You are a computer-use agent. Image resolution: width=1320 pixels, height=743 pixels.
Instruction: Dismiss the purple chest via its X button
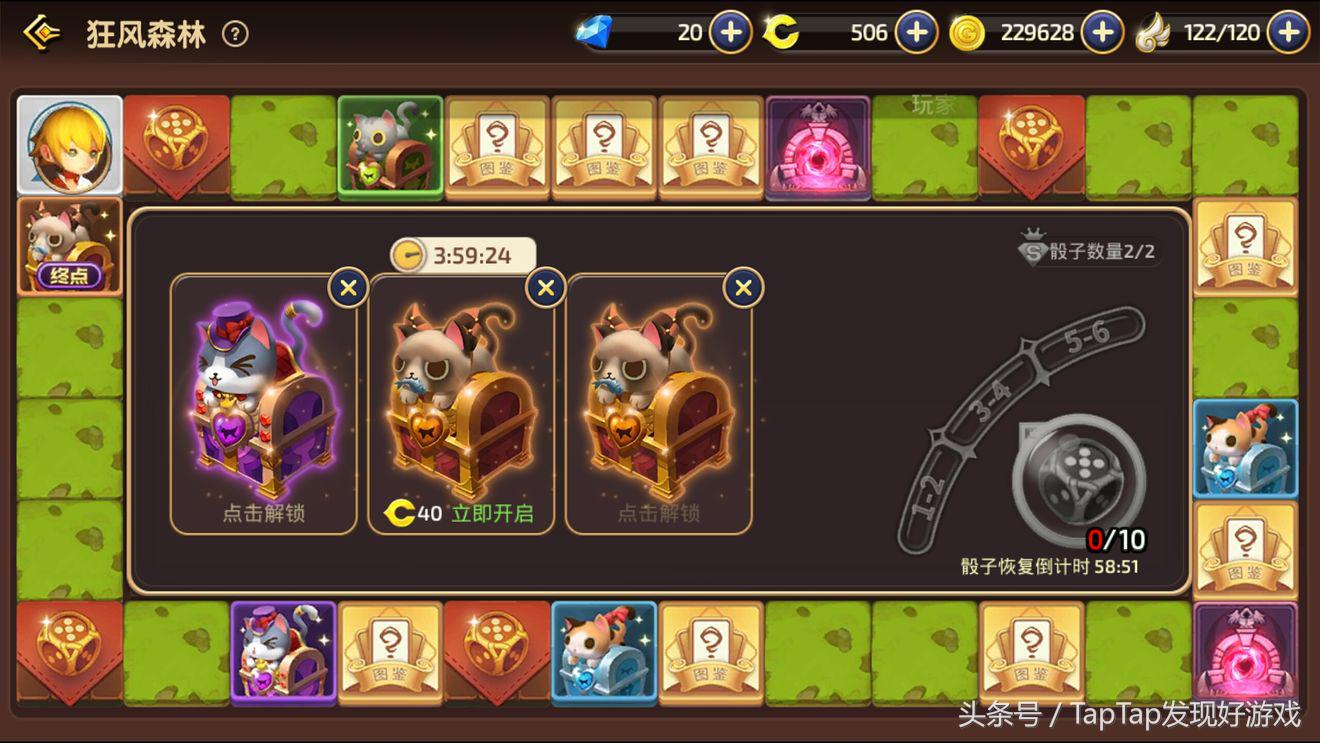coord(347,287)
